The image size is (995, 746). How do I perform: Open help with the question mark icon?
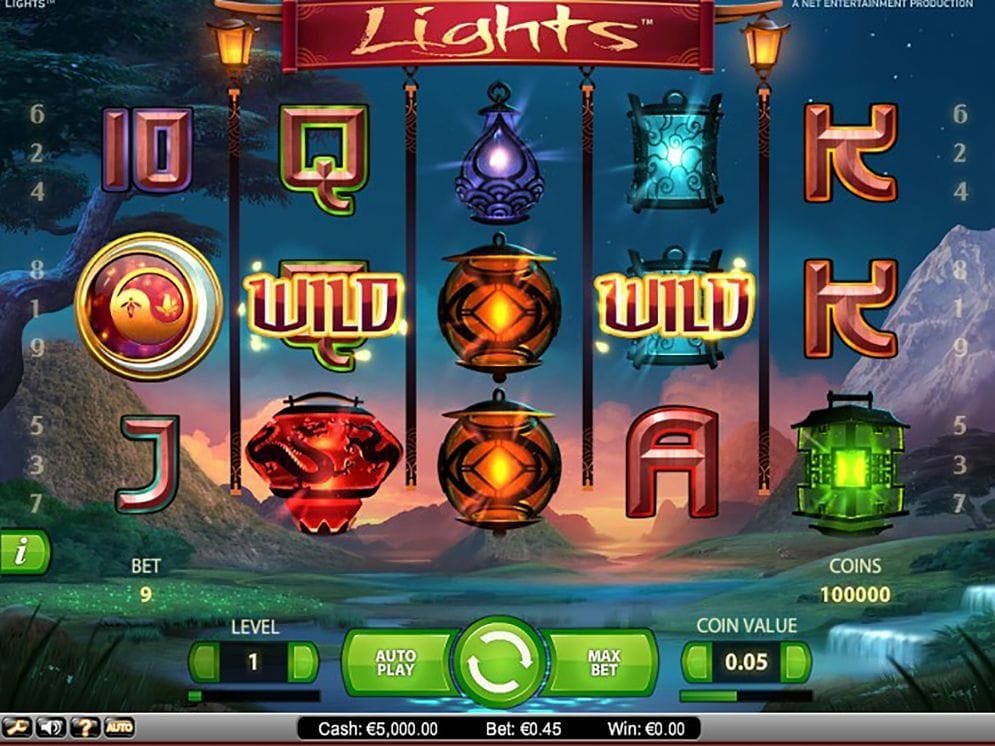pyautogui.click(x=85, y=727)
